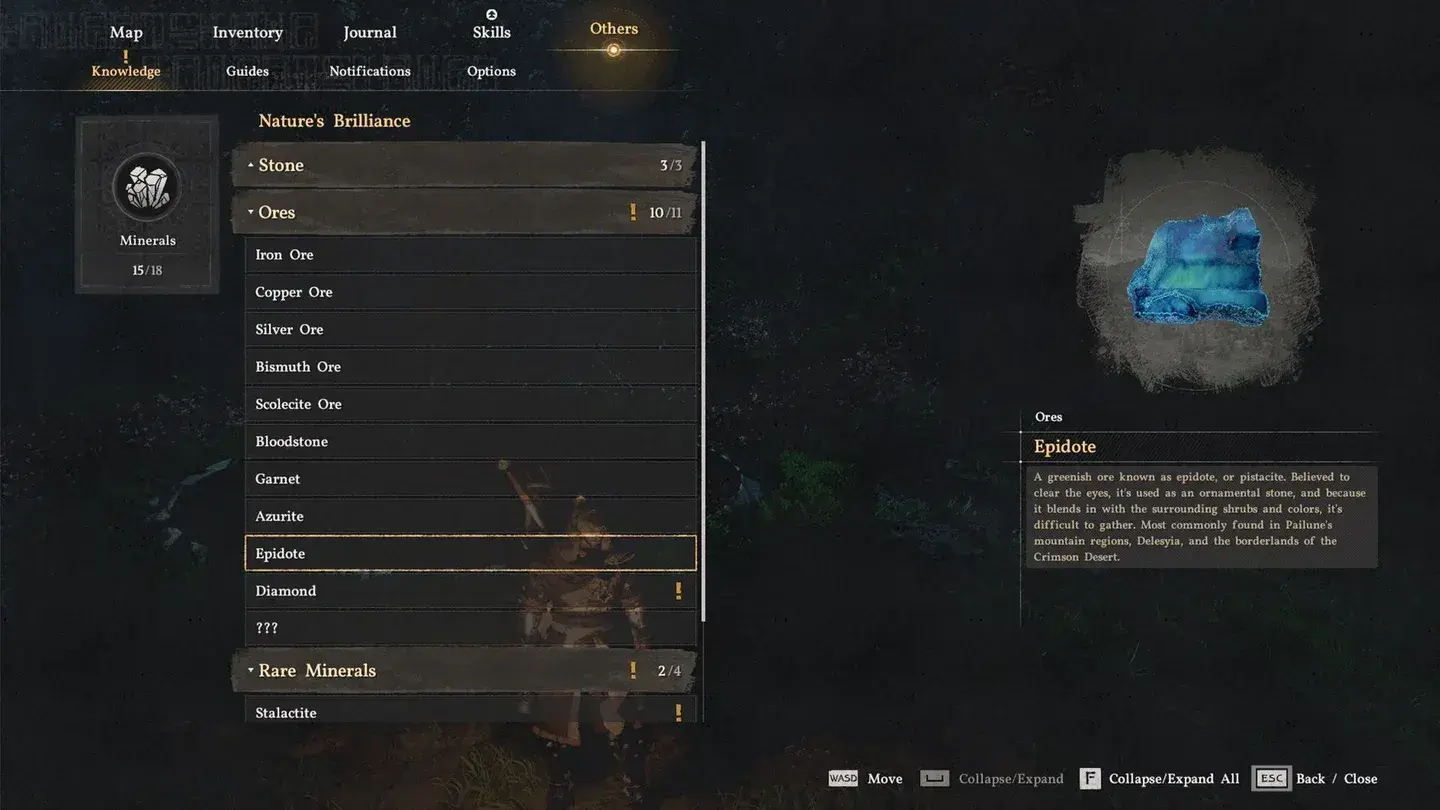Click the ESC key icon at the bottom
The image size is (1440, 810).
[x=1270, y=778]
